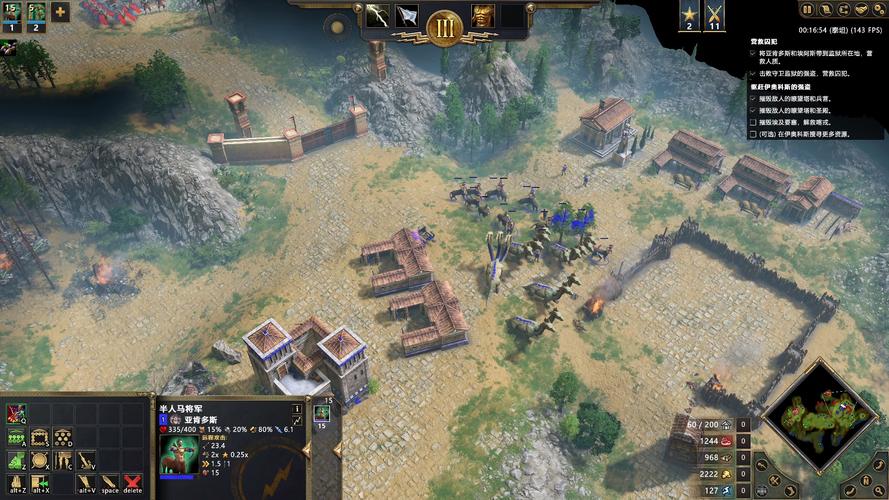Delete unit with the red X command

pos(133,484)
